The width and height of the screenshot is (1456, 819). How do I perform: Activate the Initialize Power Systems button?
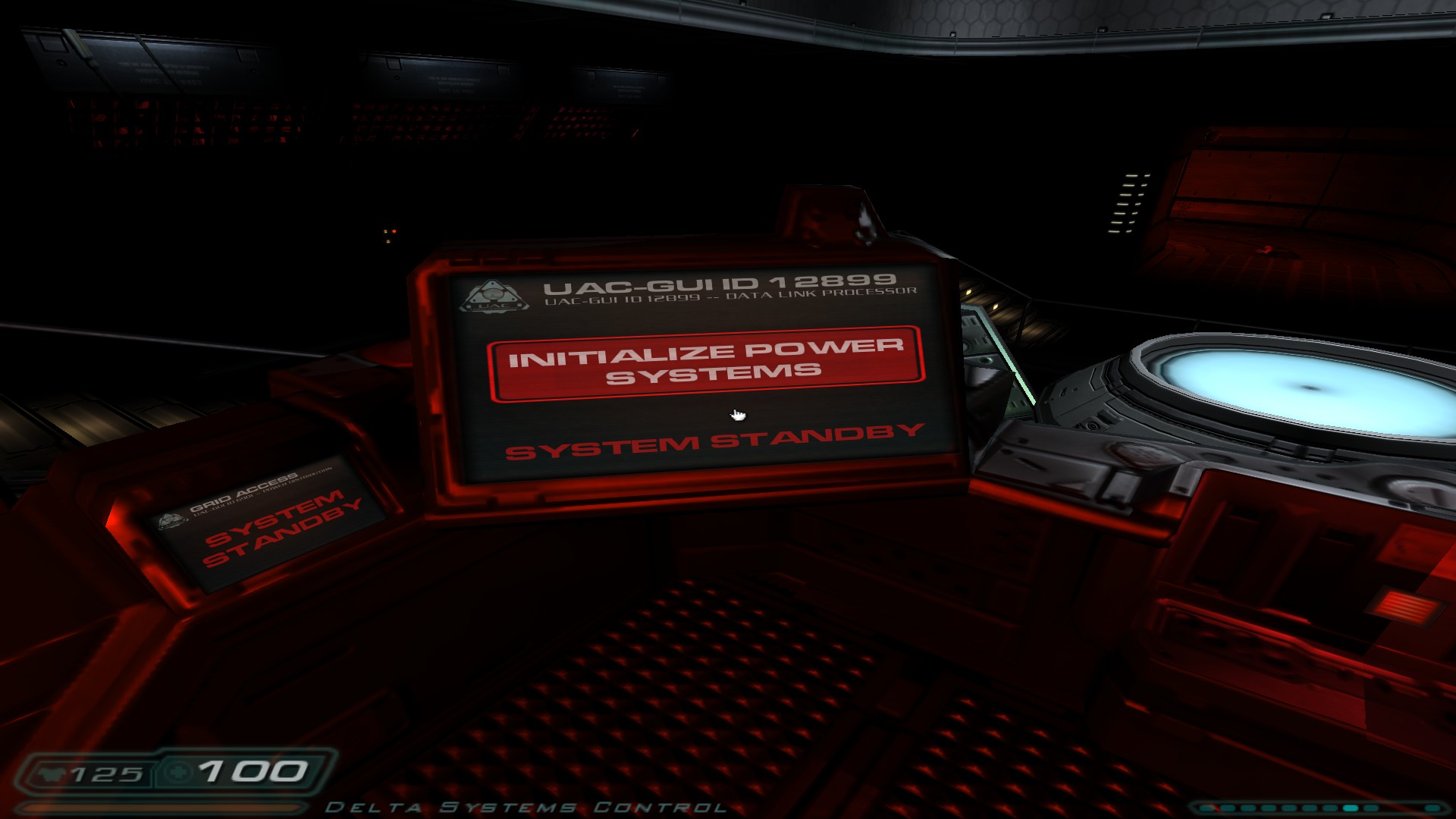pyautogui.click(x=705, y=363)
